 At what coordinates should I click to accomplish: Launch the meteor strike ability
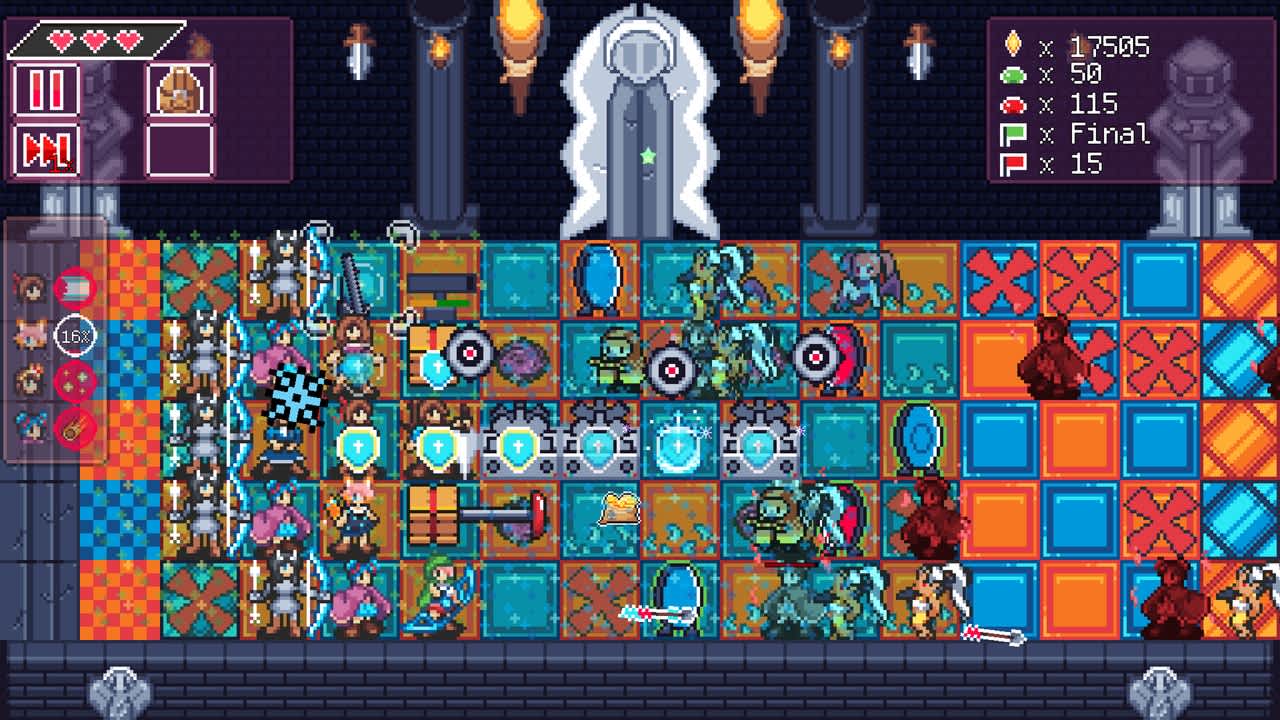(x=74, y=427)
